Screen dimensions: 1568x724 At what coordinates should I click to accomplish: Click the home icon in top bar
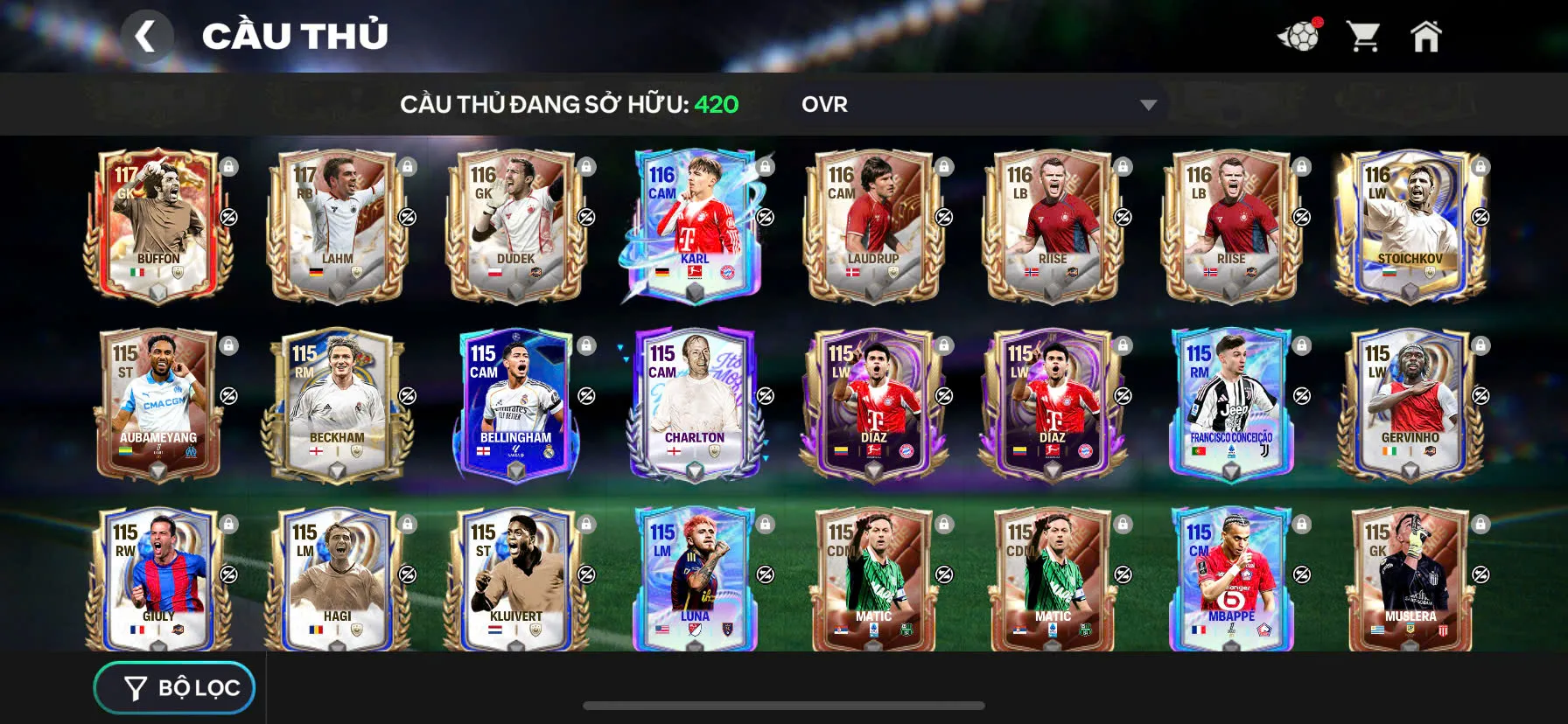(1427, 35)
